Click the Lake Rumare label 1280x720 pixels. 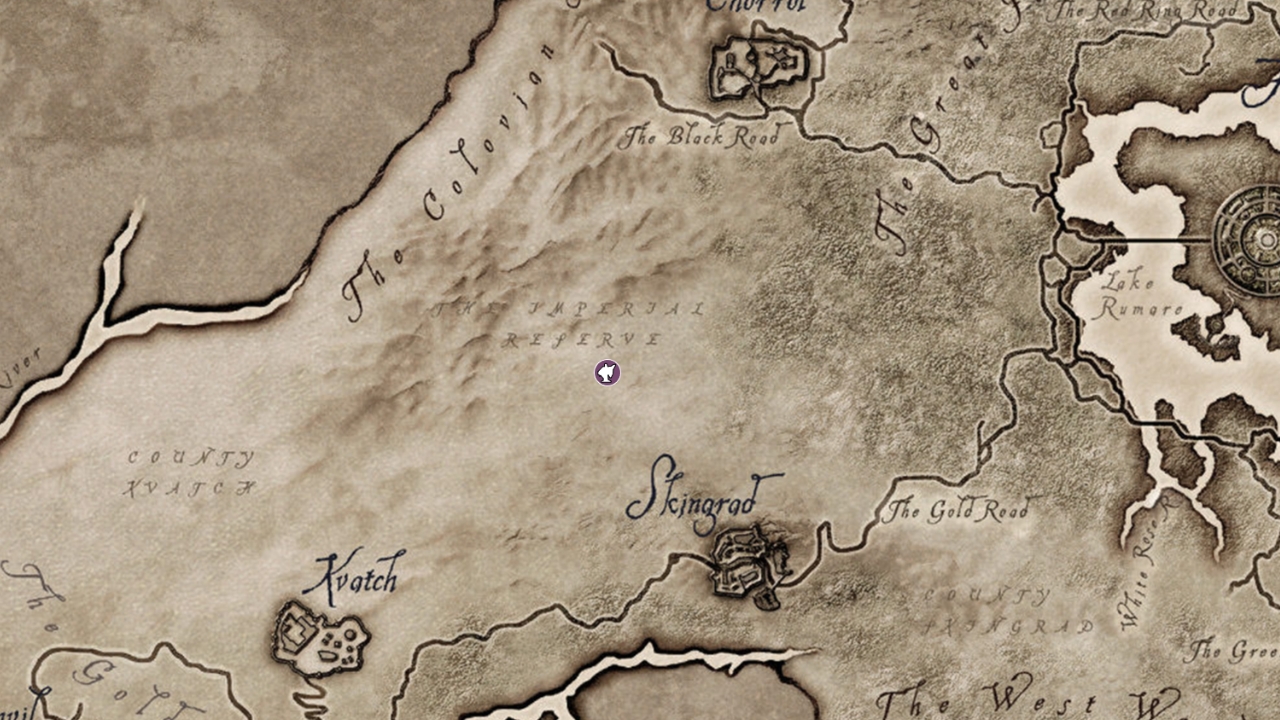(x=1135, y=297)
